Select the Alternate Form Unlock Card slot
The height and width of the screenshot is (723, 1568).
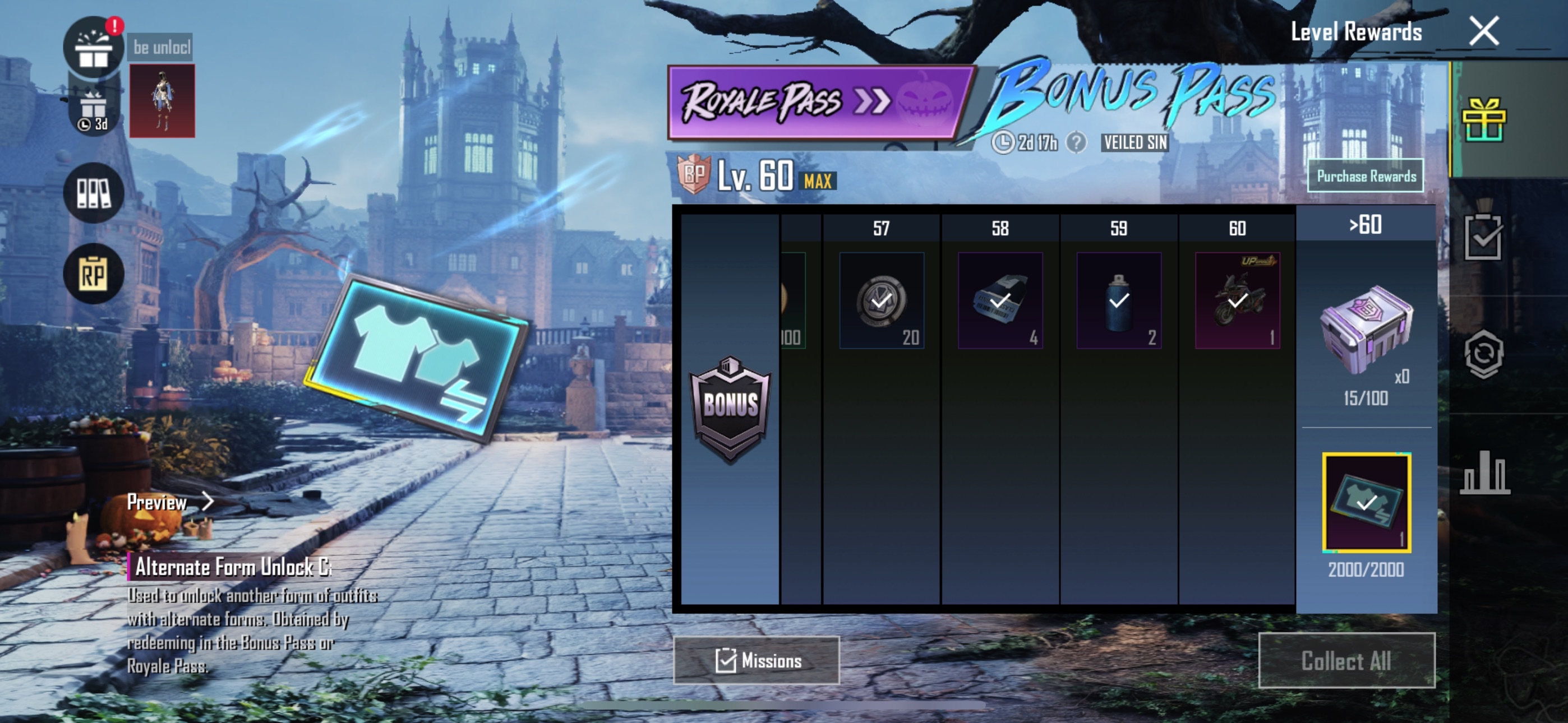tap(1366, 503)
